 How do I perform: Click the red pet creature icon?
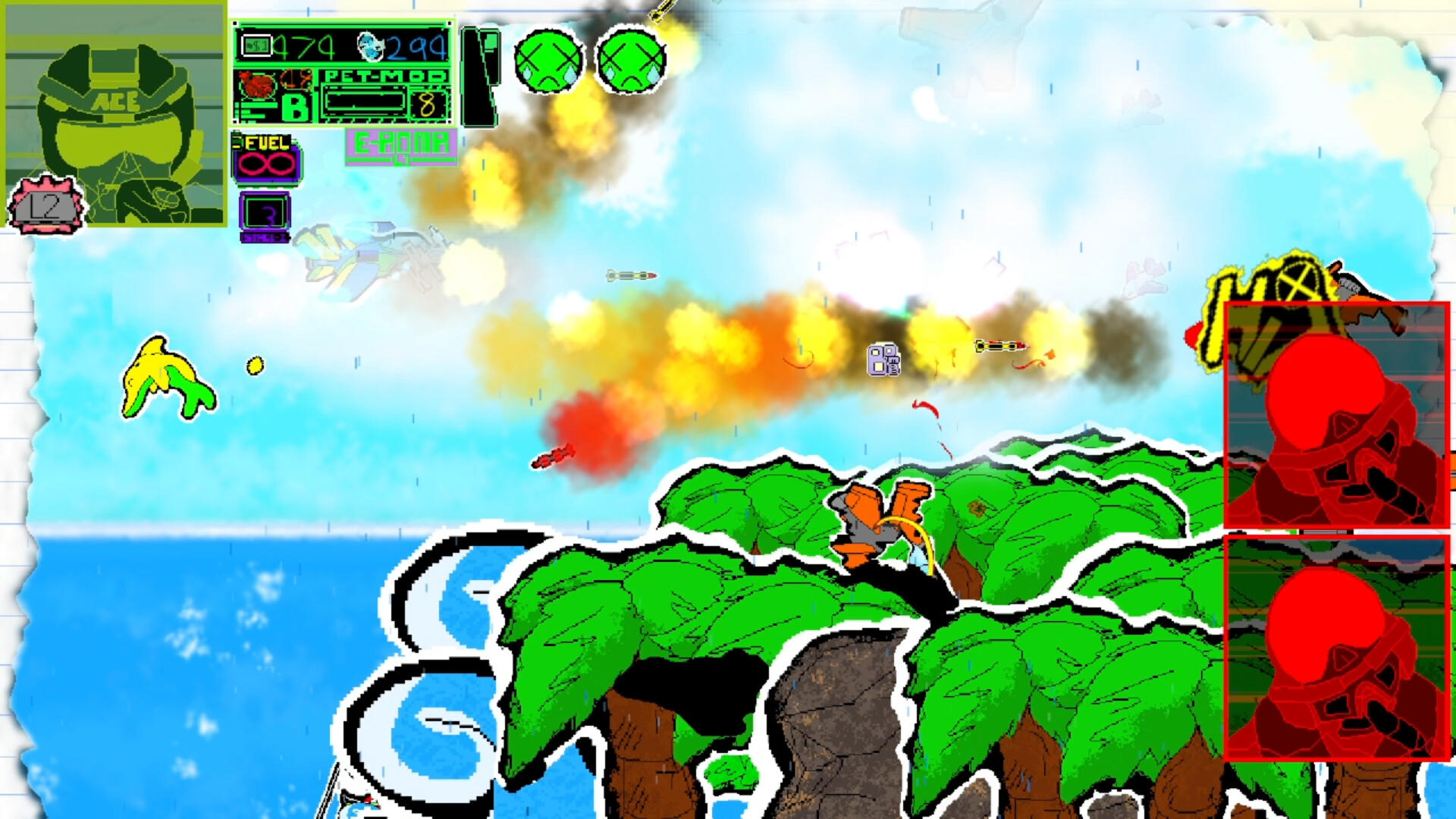258,83
